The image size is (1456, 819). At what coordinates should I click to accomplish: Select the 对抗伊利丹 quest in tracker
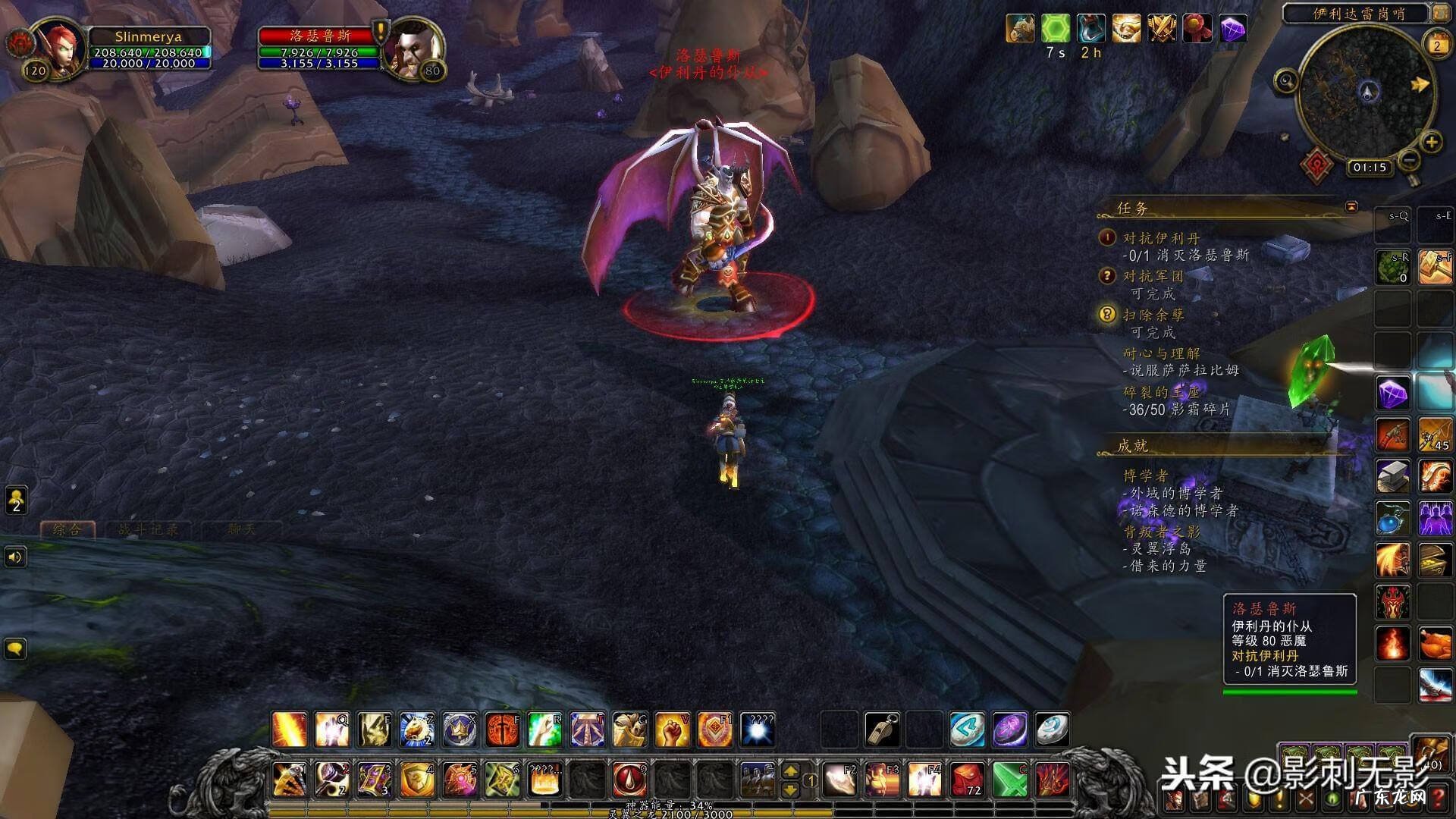click(x=1161, y=238)
